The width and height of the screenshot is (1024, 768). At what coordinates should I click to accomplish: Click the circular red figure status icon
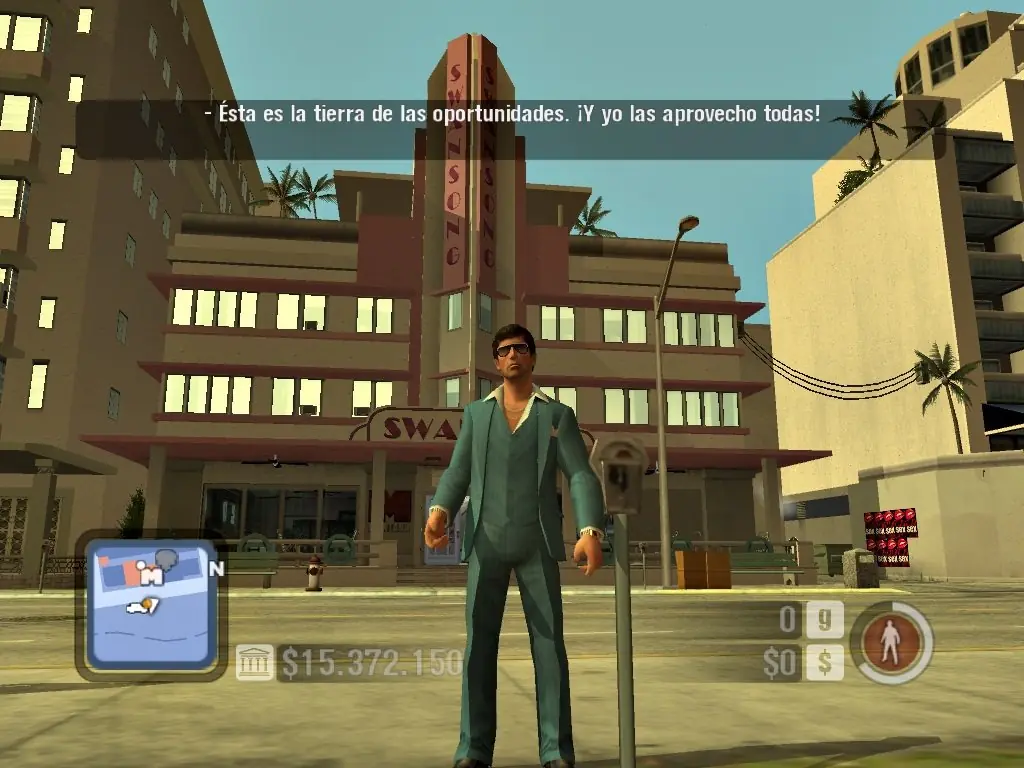tap(890, 642)
